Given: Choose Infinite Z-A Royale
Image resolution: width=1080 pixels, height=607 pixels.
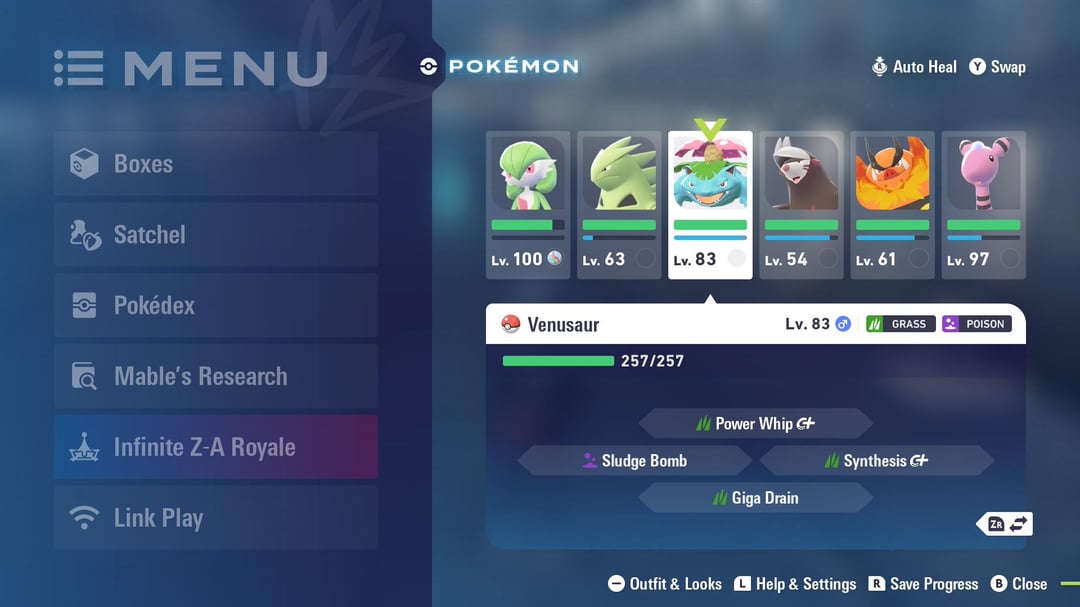Looking at the screenshot, I should pos(215,447).
